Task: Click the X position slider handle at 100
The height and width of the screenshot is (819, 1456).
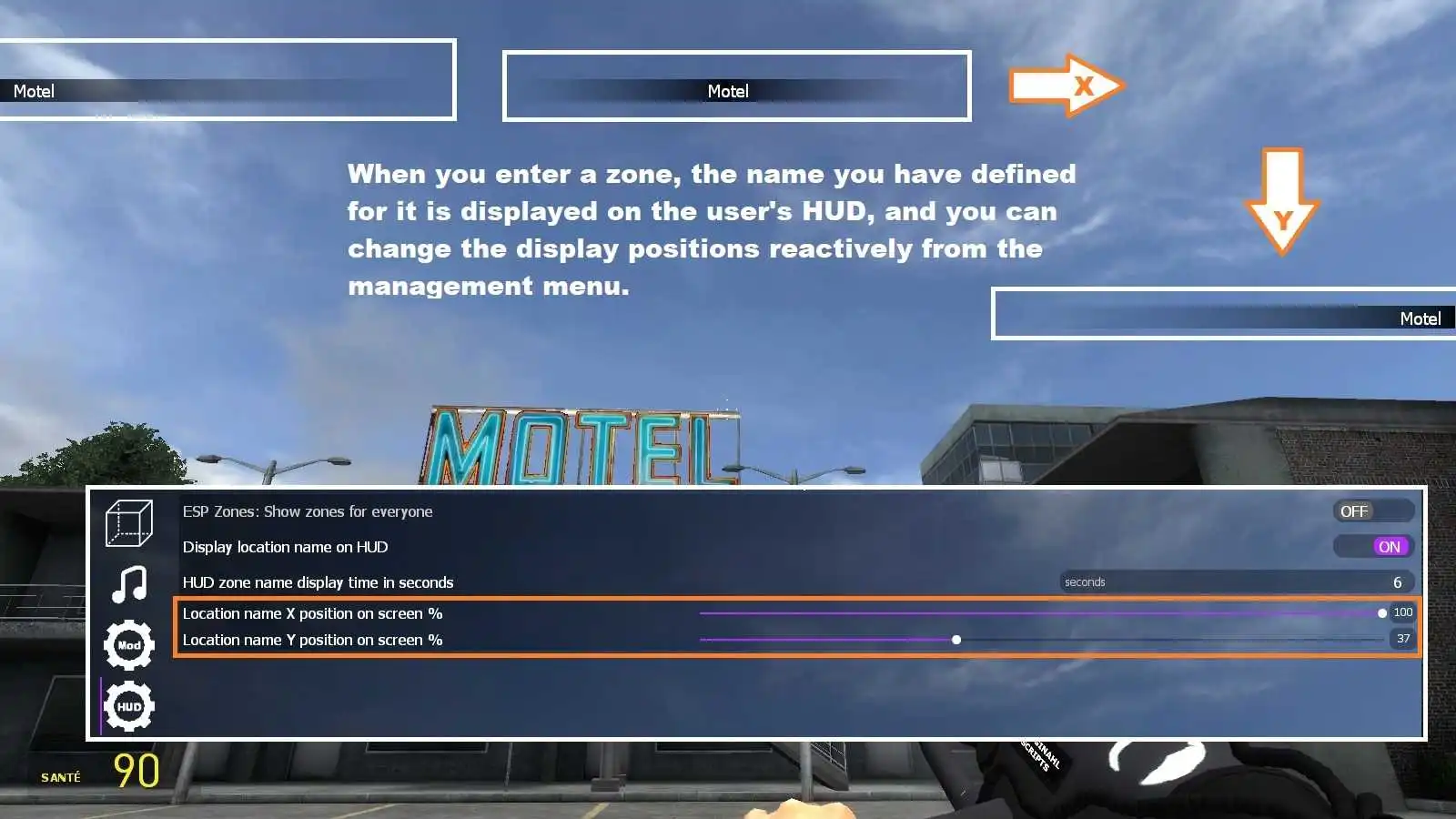Action: click(x=1381, y=613)
